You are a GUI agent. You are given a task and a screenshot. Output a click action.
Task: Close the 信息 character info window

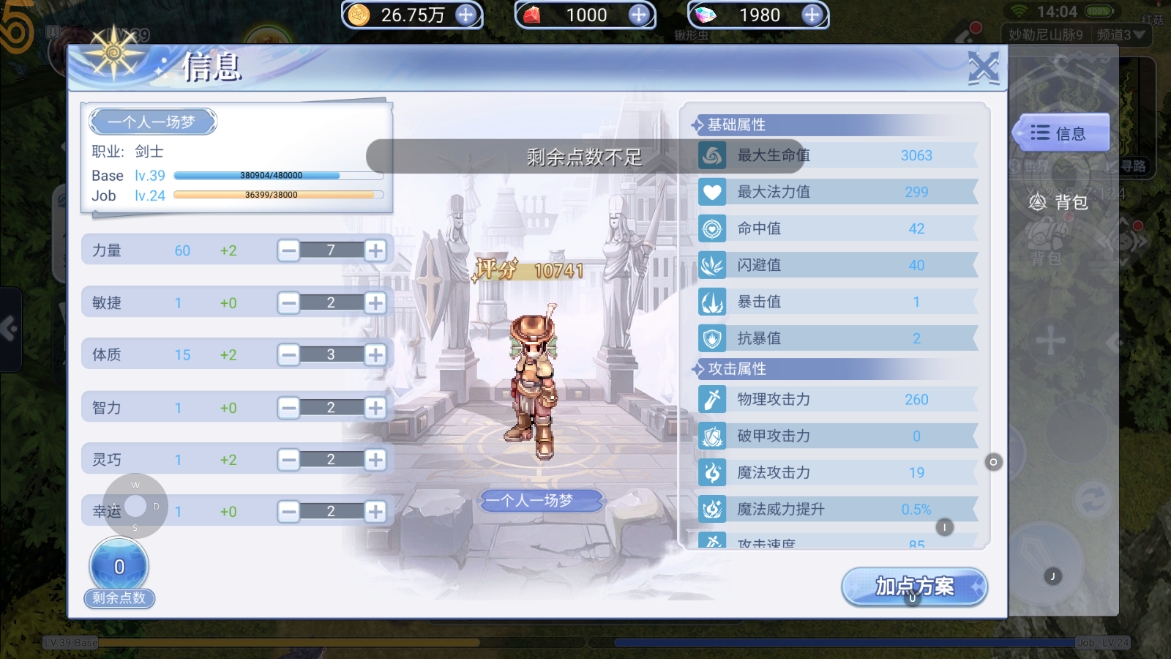click(983, 68)
